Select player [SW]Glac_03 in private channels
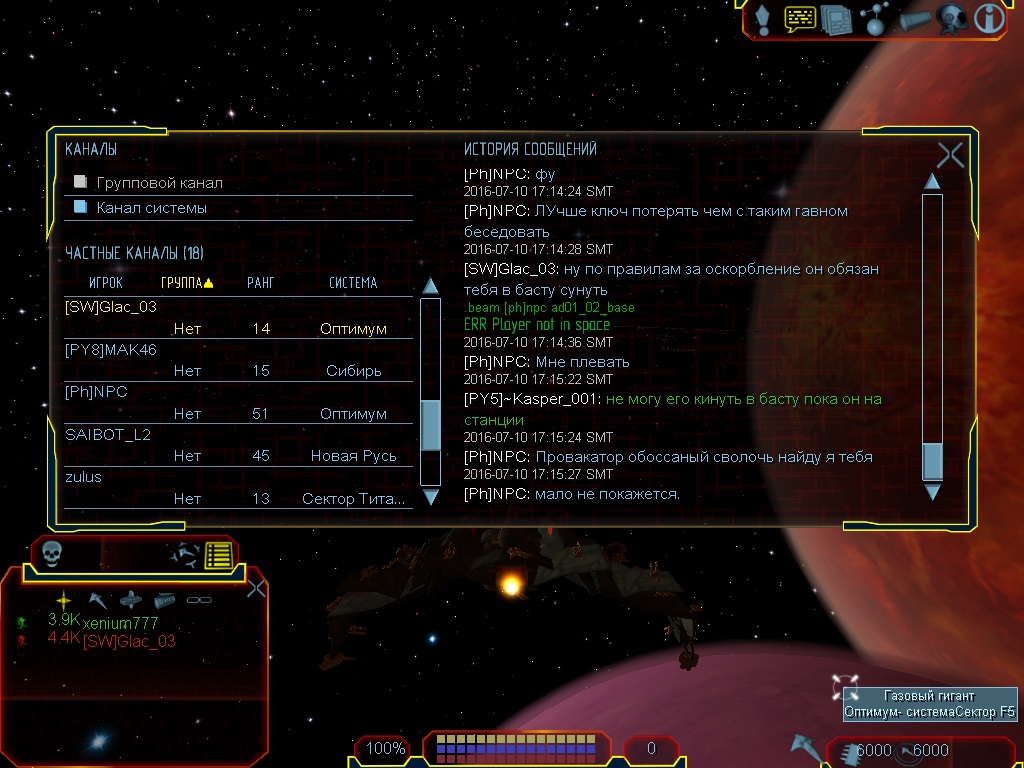 [111, 307]
